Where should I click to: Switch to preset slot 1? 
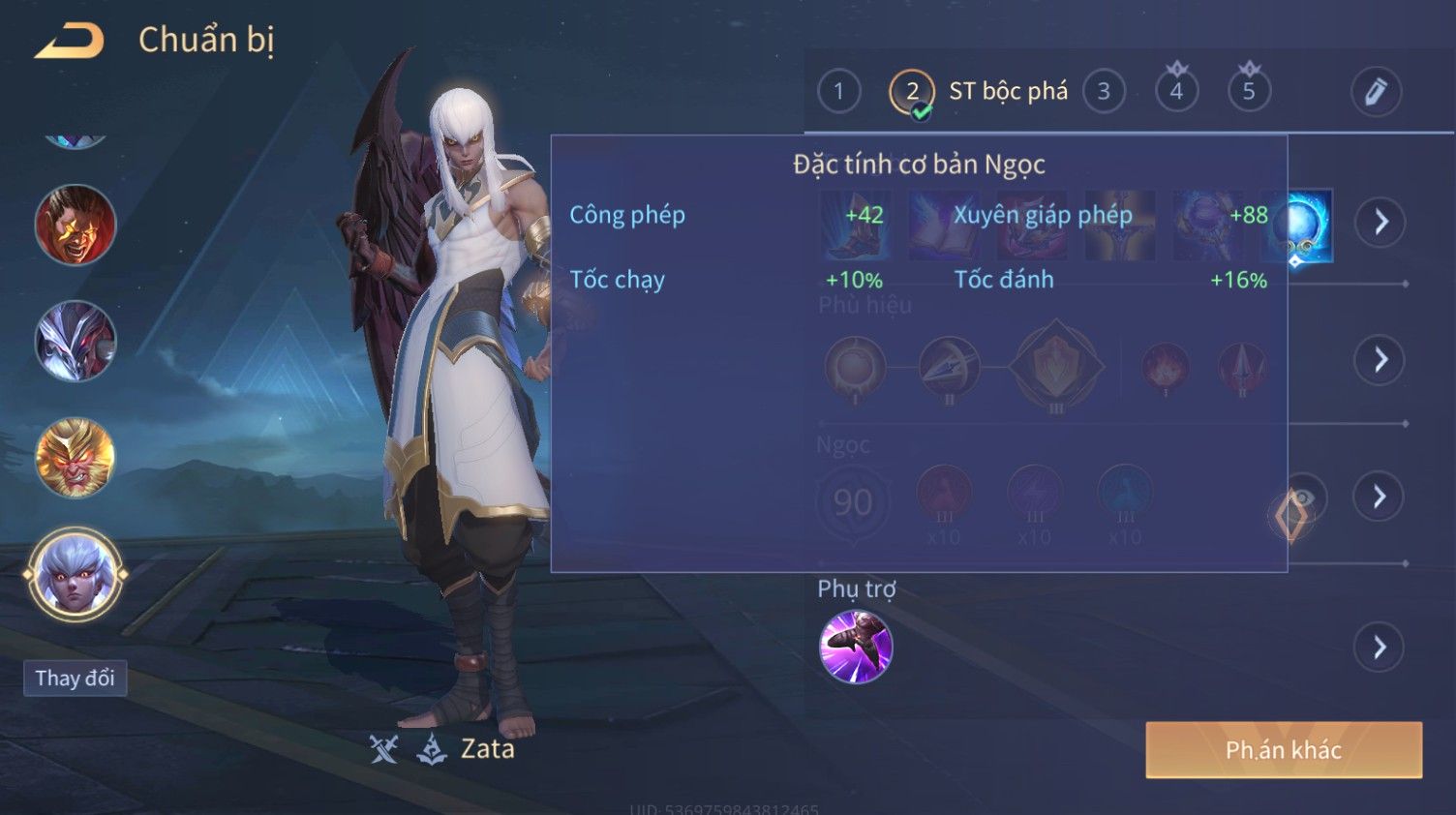pos(838,92)
